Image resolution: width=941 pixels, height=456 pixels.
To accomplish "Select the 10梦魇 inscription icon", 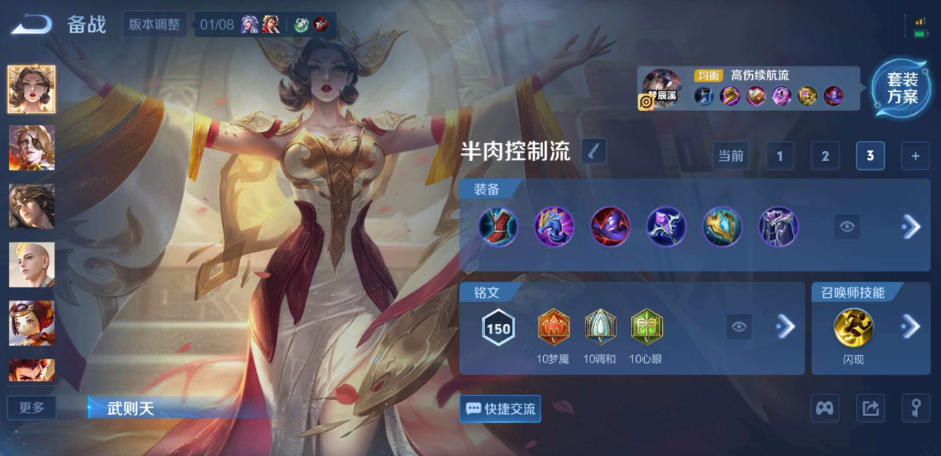I will [x=553, y=327].
